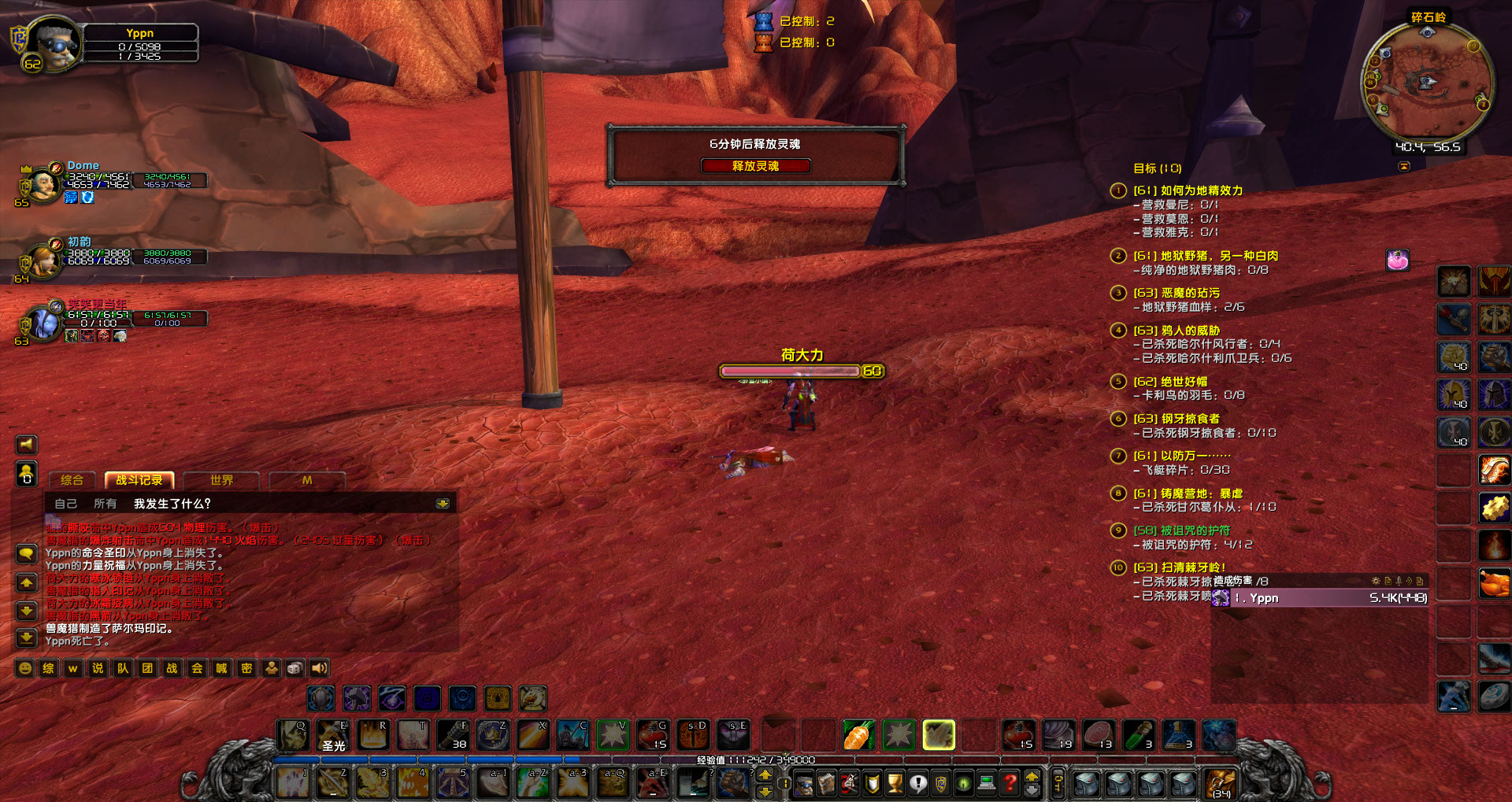Open the key ring next to the bags
Screen dimensions: 1512x802
pos(1058,783)
